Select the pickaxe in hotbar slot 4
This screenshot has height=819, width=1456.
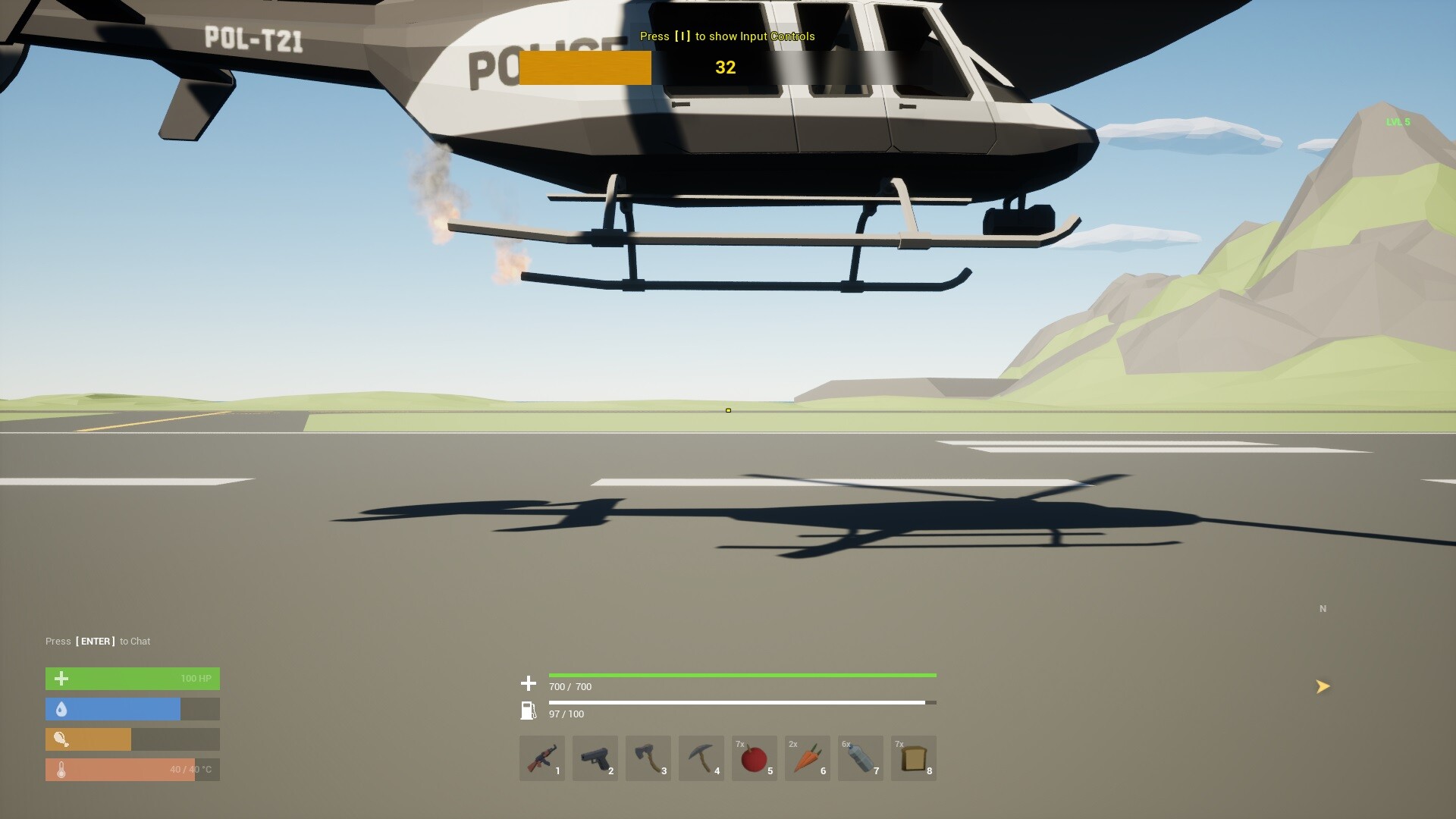[x=701, y=758]
